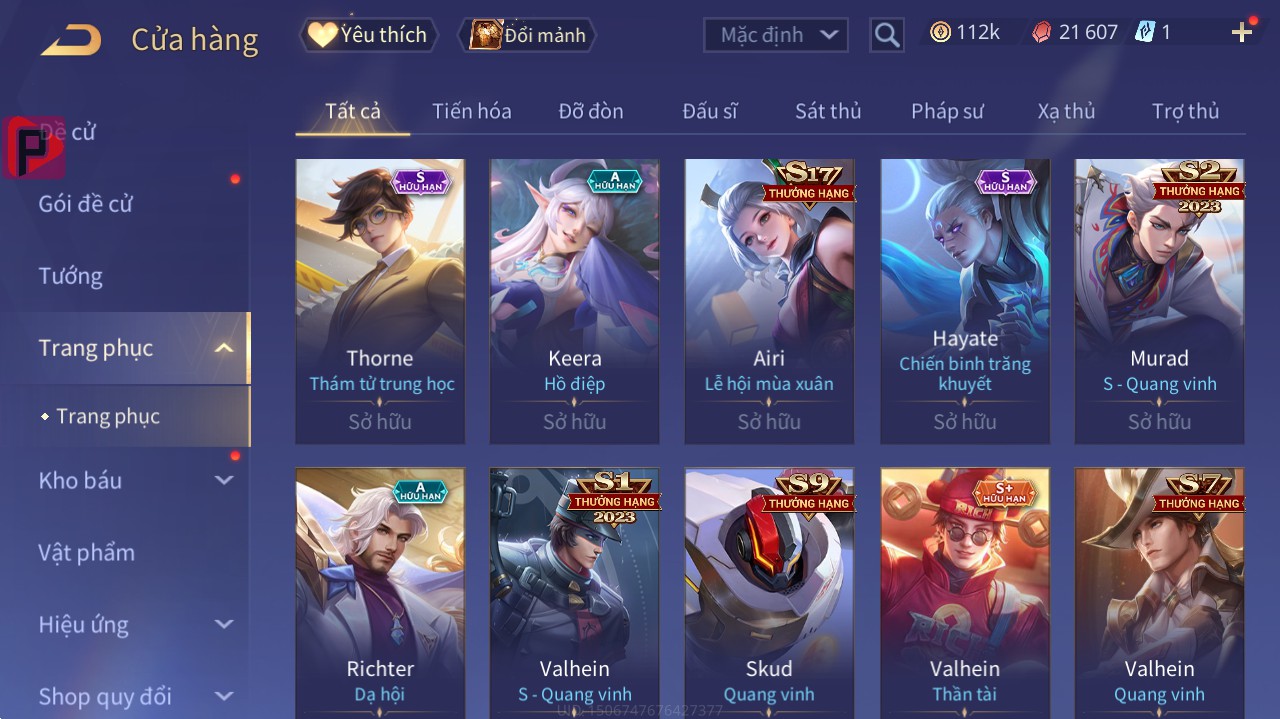This screenshot has height=719, width=1280.
Task: Choose the Airi Lễ hội mùa xuân skin
Action: pos(769,300)
